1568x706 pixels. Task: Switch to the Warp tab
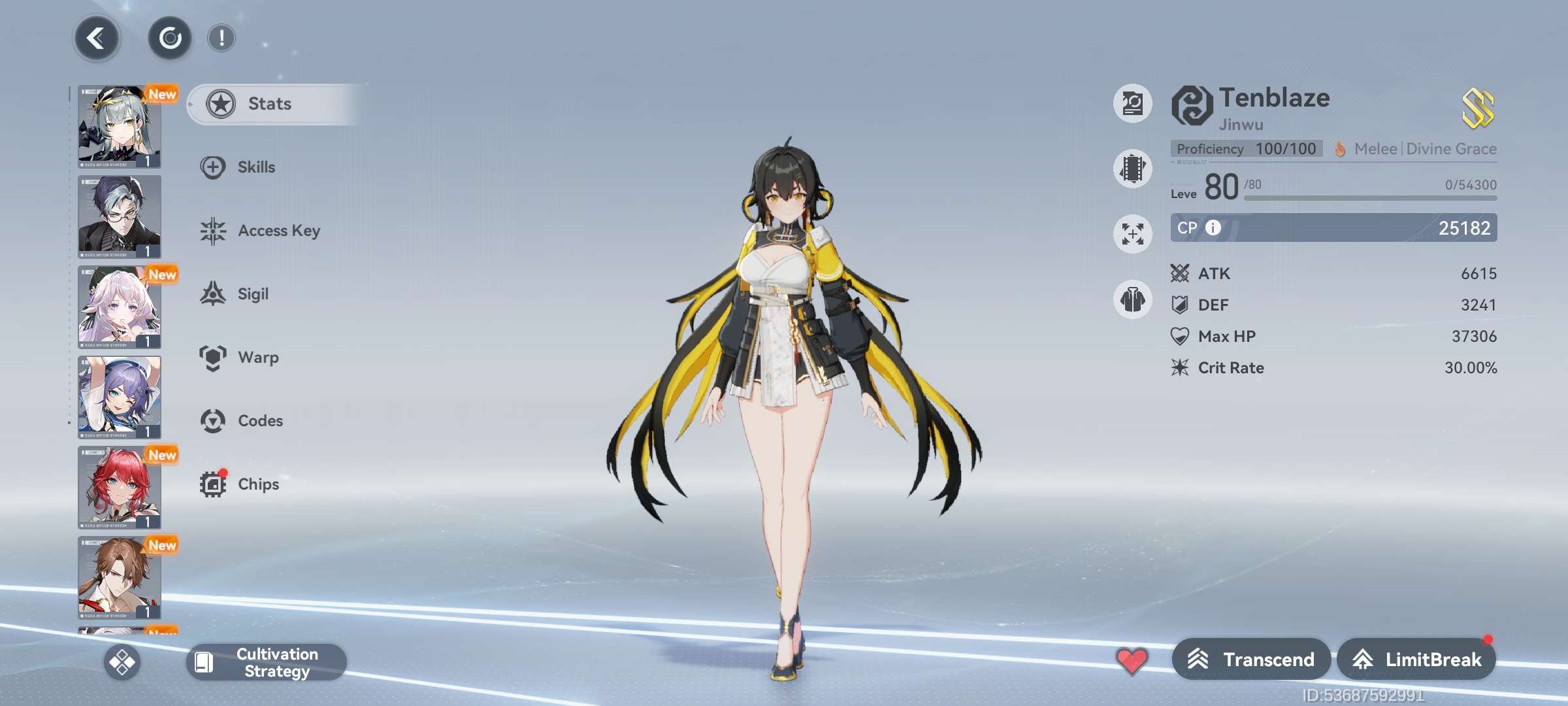257,358
